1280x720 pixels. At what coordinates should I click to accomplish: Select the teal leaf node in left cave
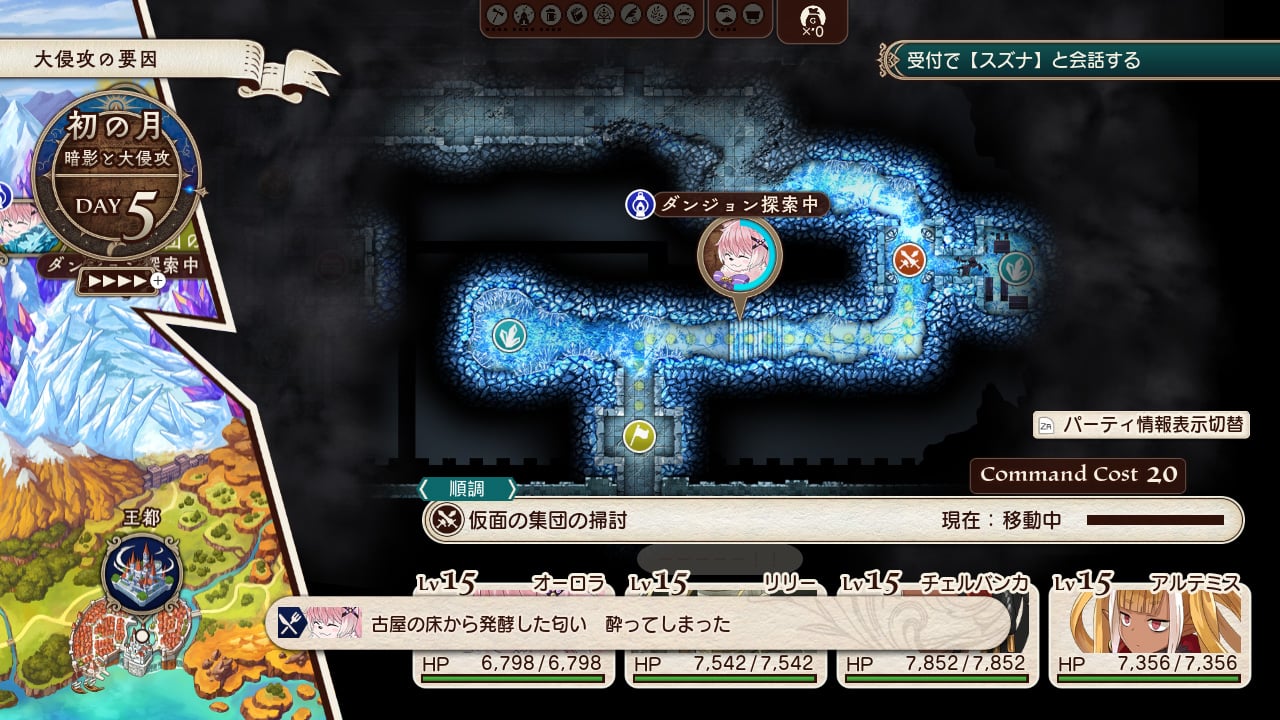coord(509,333)
